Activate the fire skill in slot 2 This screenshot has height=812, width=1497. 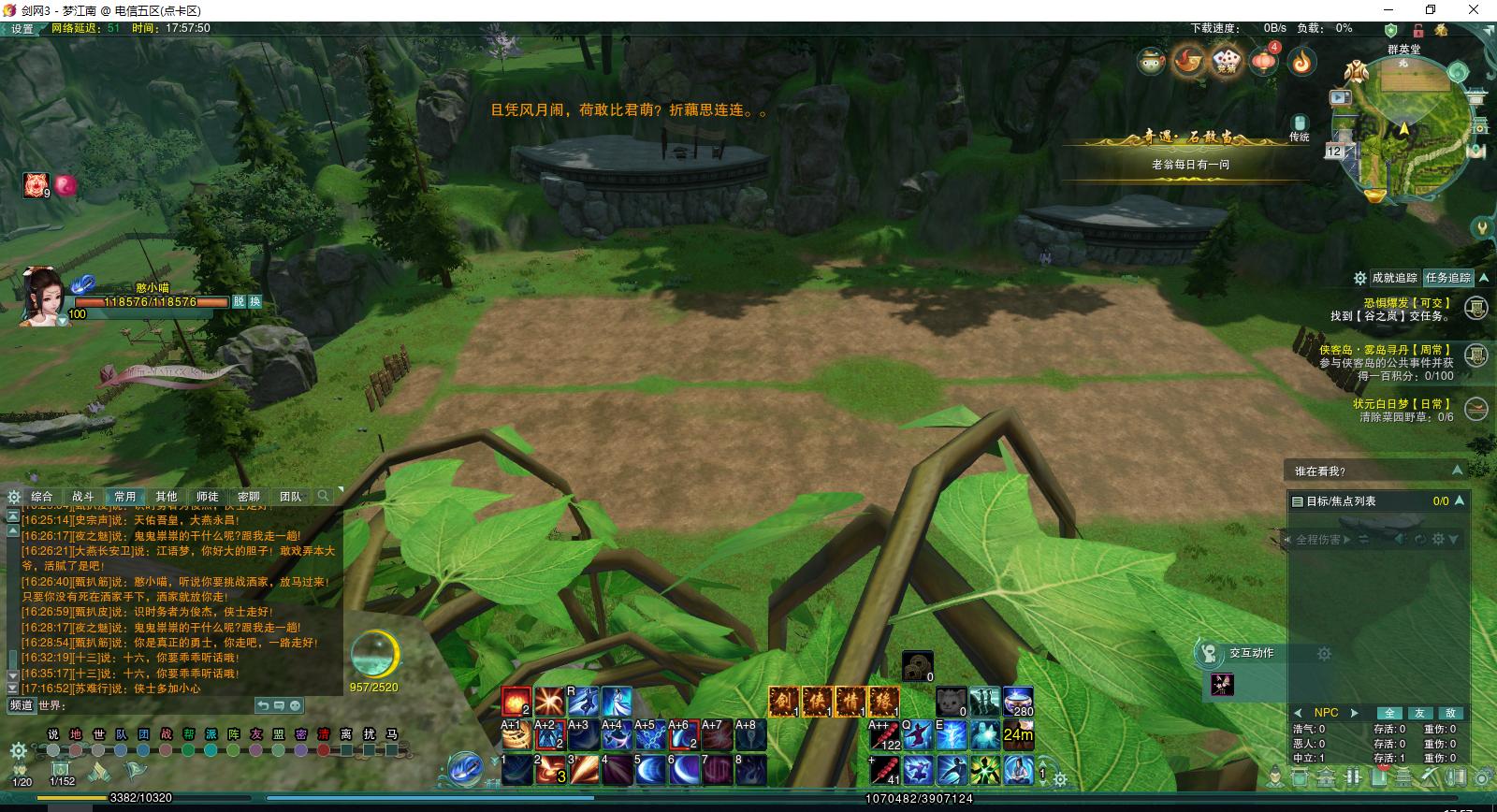point(550,768)
